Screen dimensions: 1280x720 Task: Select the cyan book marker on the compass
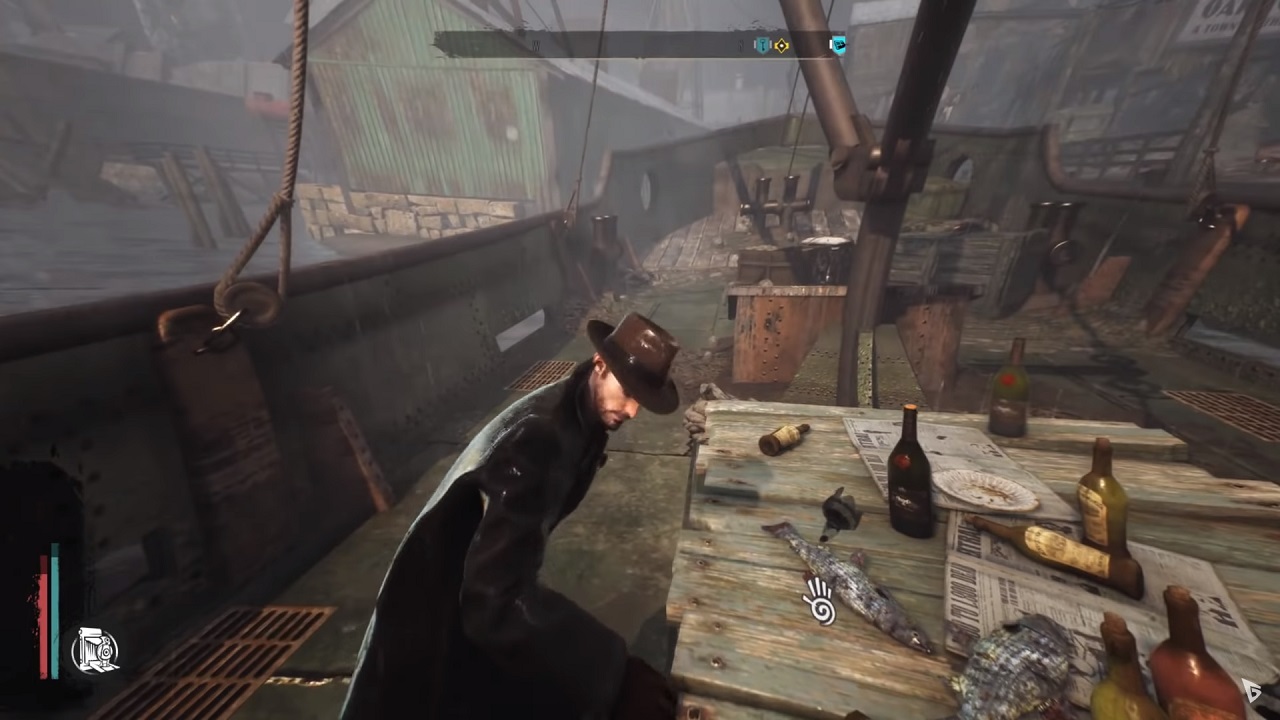tap(838, 44)
